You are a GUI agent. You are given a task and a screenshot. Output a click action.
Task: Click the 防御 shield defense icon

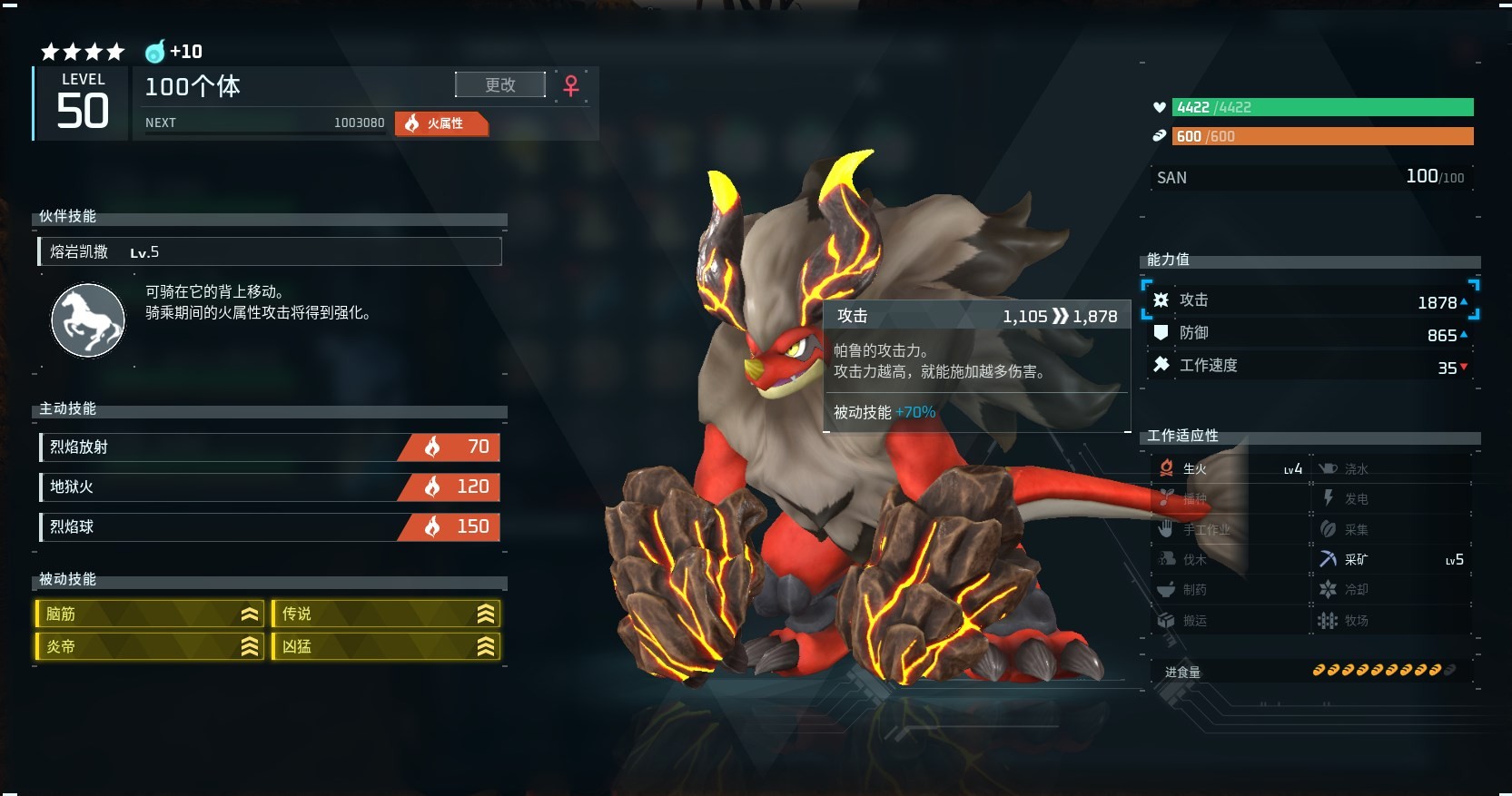pos(1160,332)
